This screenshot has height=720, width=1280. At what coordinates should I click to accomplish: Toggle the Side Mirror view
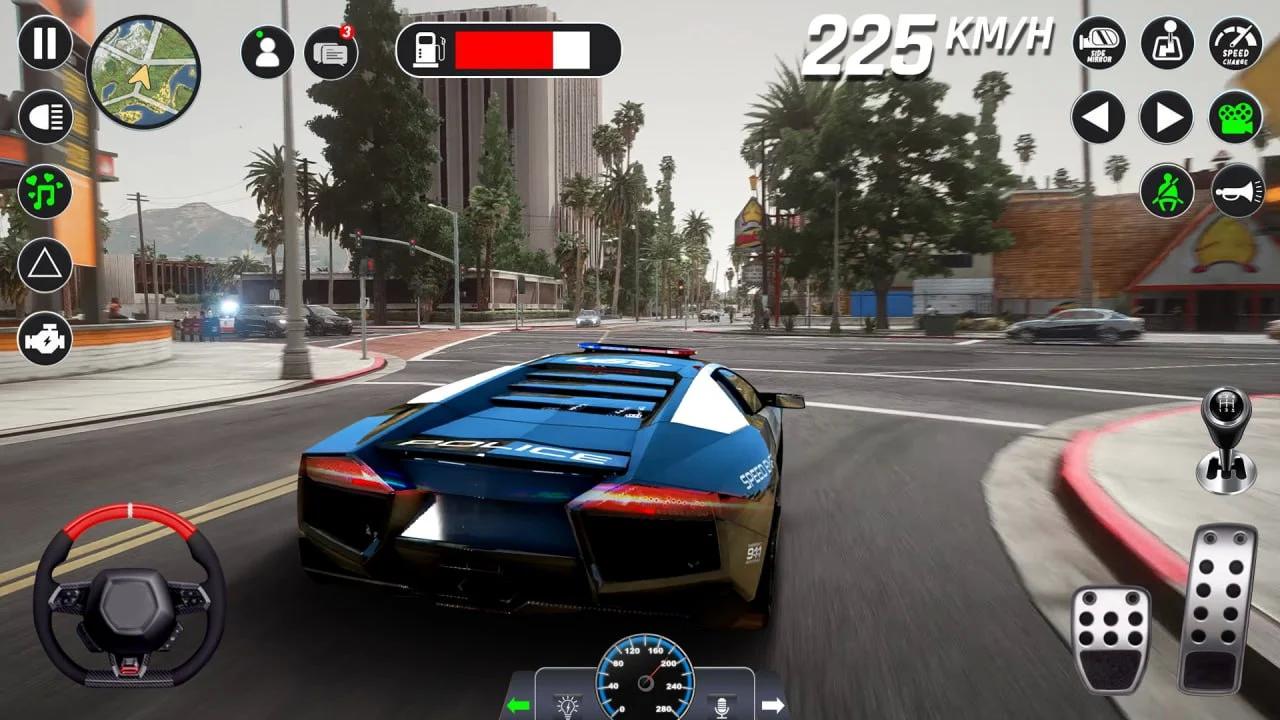1099,43
